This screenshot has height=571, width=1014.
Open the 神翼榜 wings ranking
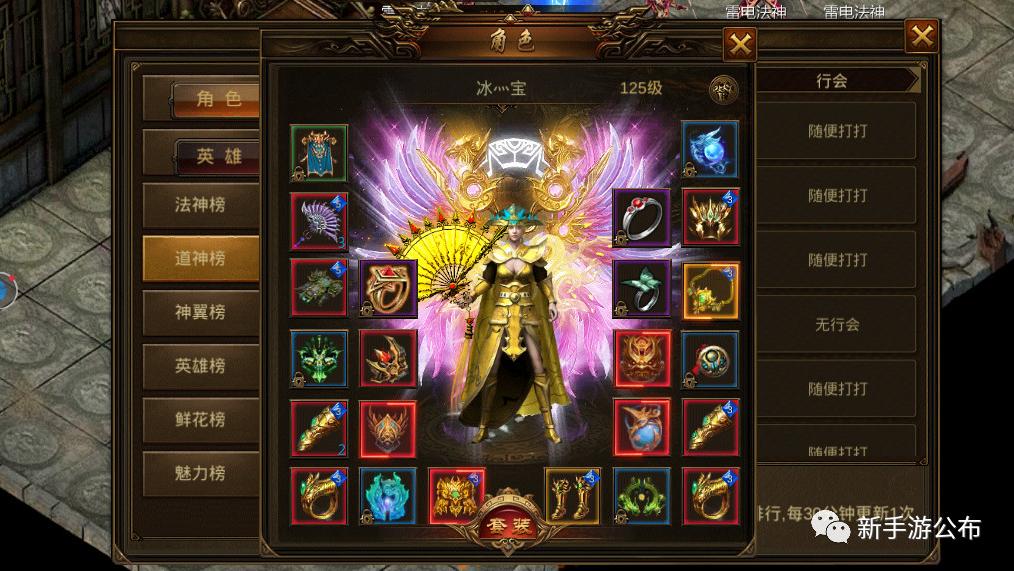click(200, 312)
